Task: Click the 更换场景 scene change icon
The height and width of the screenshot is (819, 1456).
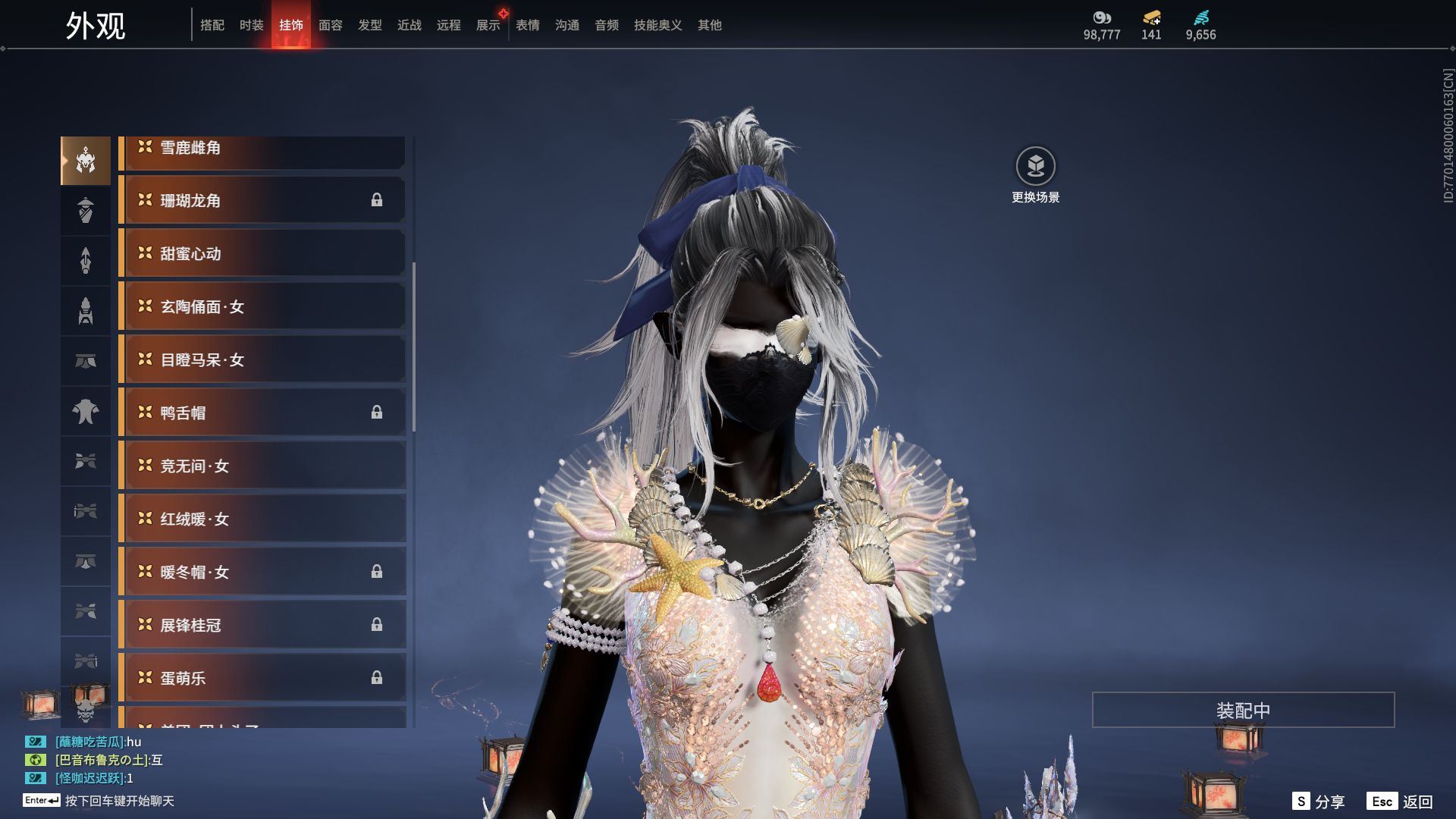Action: pos(1035,166)
